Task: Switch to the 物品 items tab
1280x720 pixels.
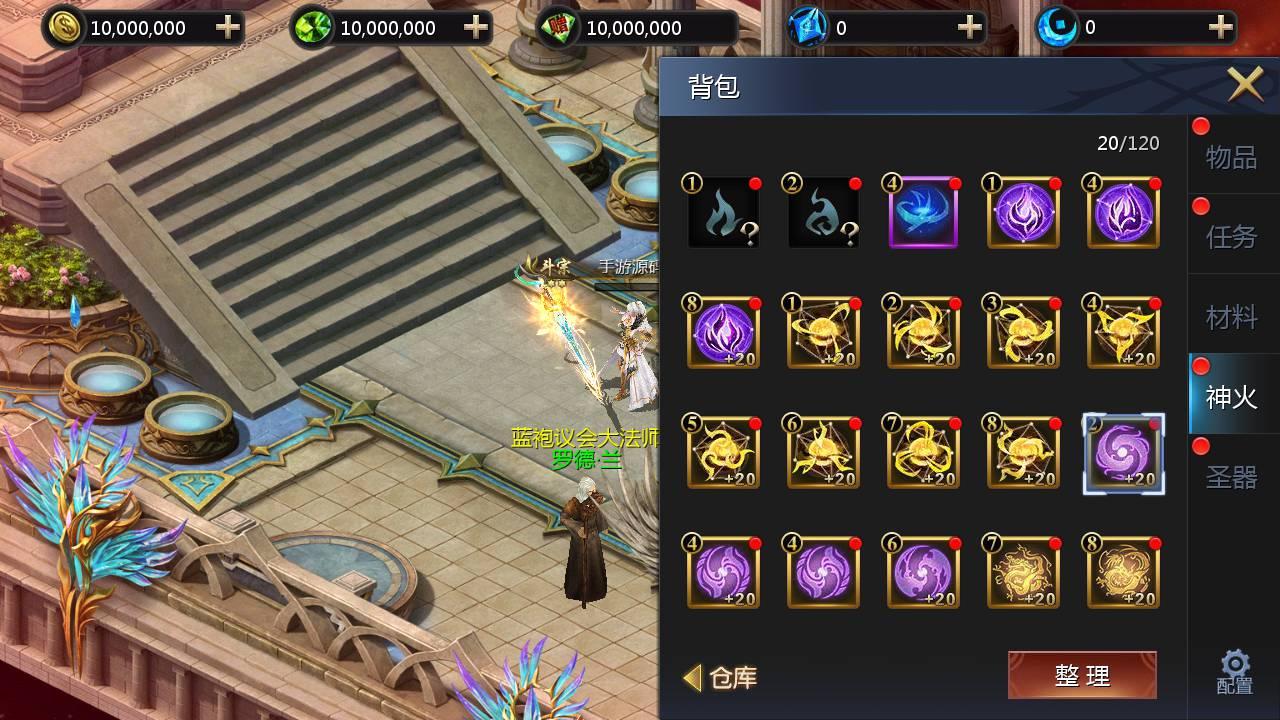Action: (x=1231, y=157)
